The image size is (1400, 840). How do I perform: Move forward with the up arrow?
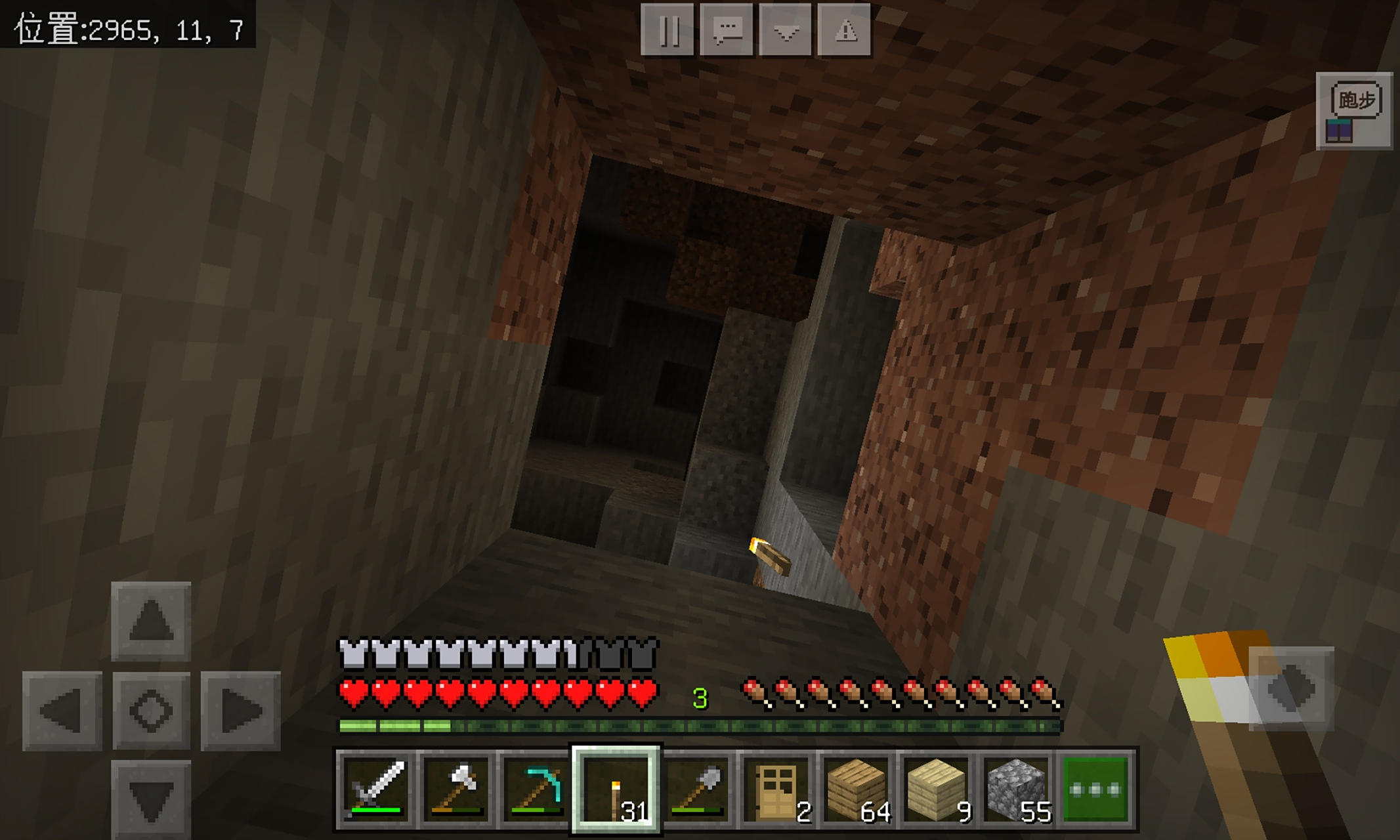(151, 621)
